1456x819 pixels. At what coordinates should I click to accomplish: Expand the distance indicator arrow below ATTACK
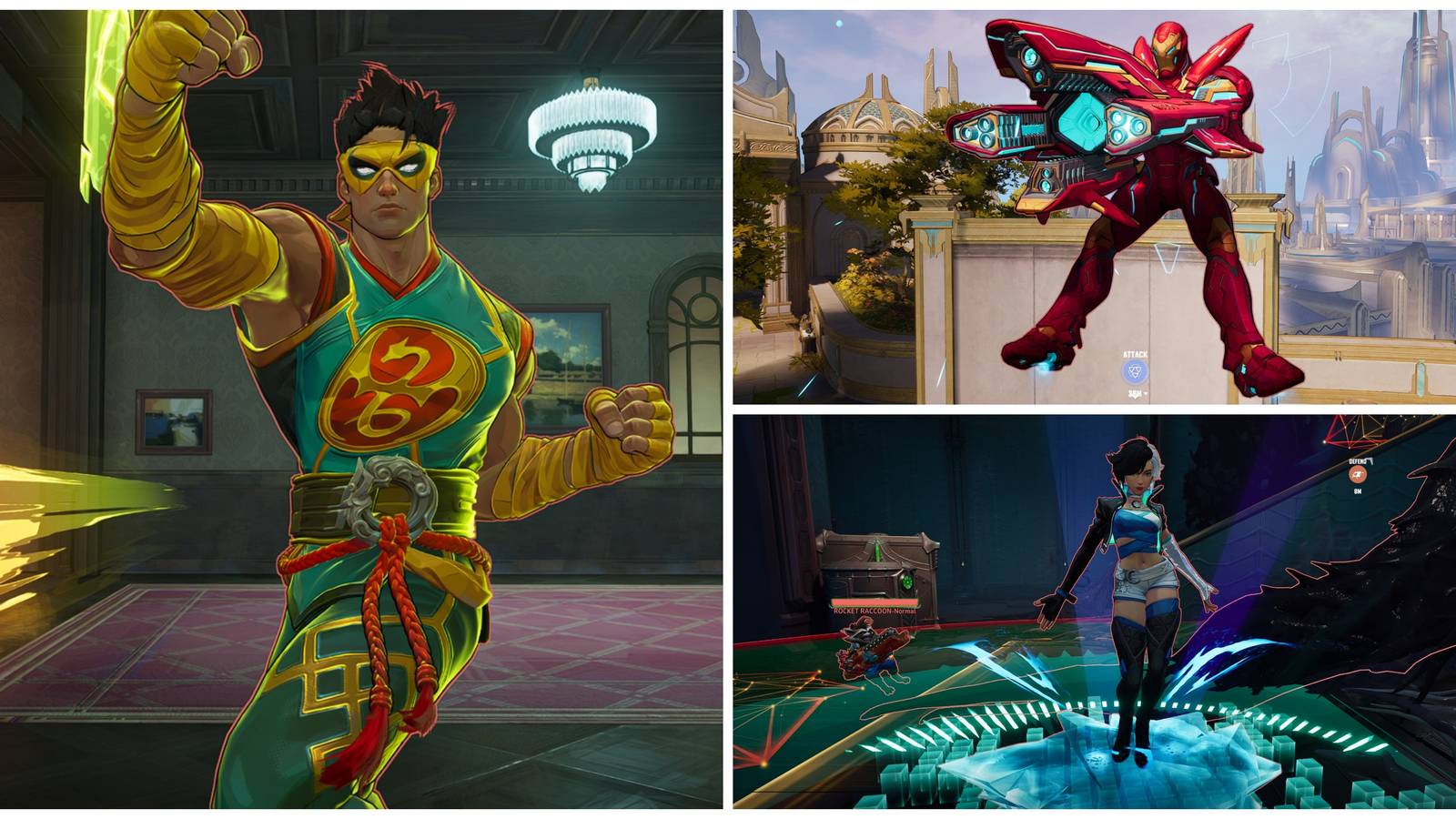tap(1147, 394)
